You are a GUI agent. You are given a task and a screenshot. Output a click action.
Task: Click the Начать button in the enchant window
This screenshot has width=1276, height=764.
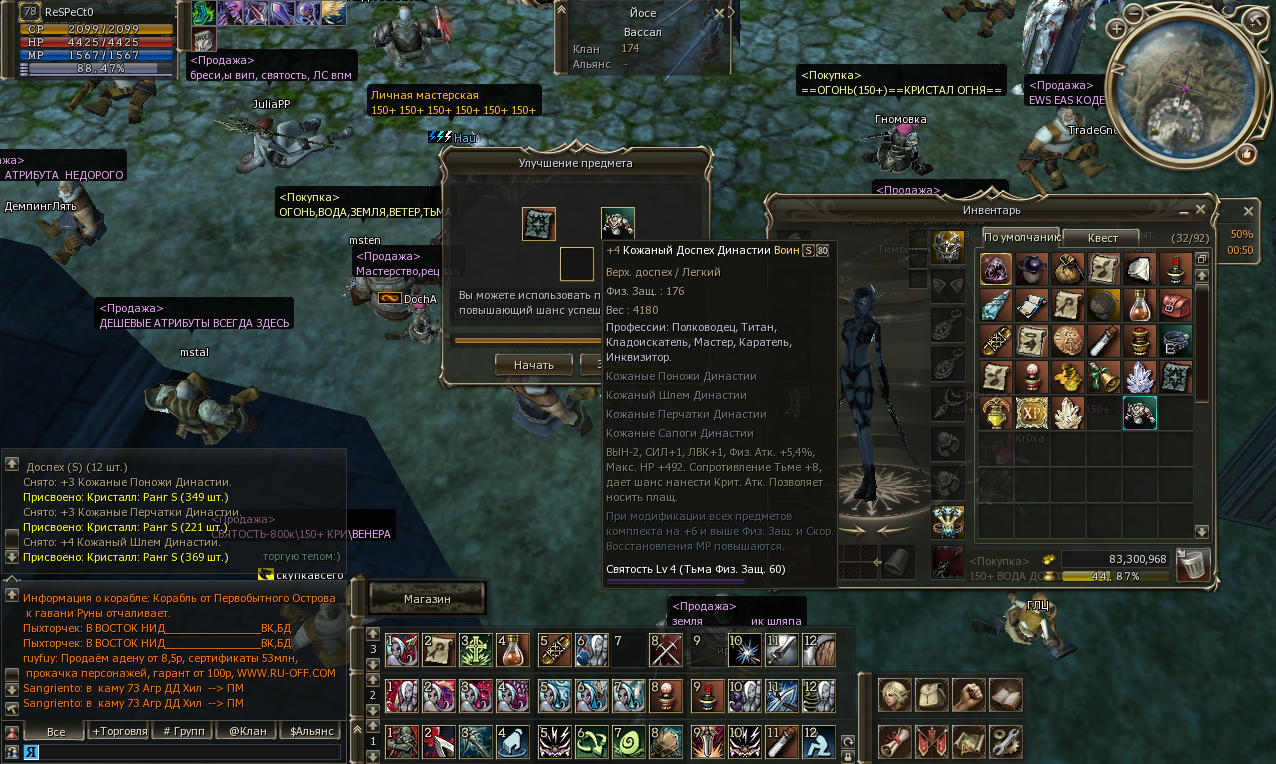coord(533,365)
